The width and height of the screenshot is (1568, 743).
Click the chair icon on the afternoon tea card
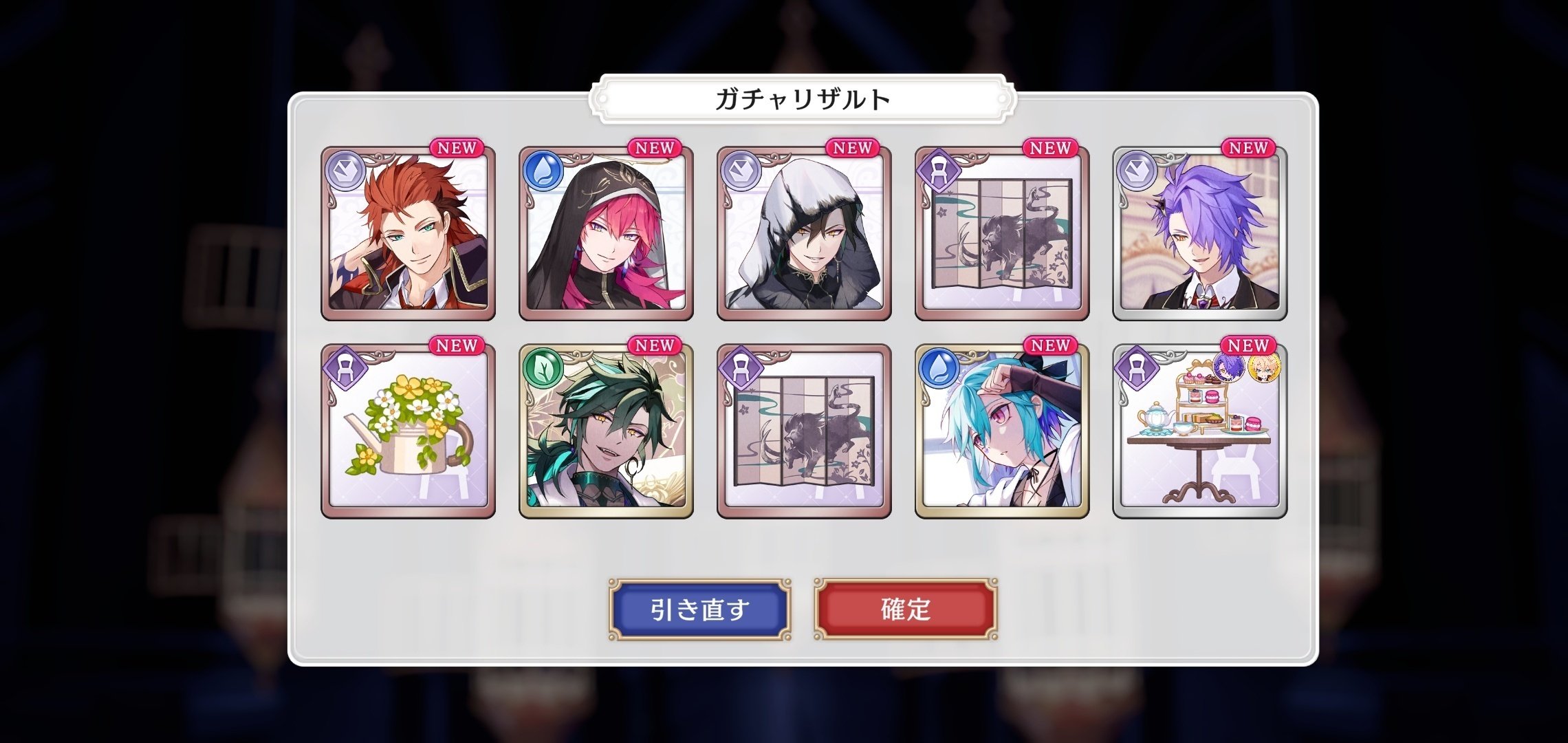click(1137, 368)
